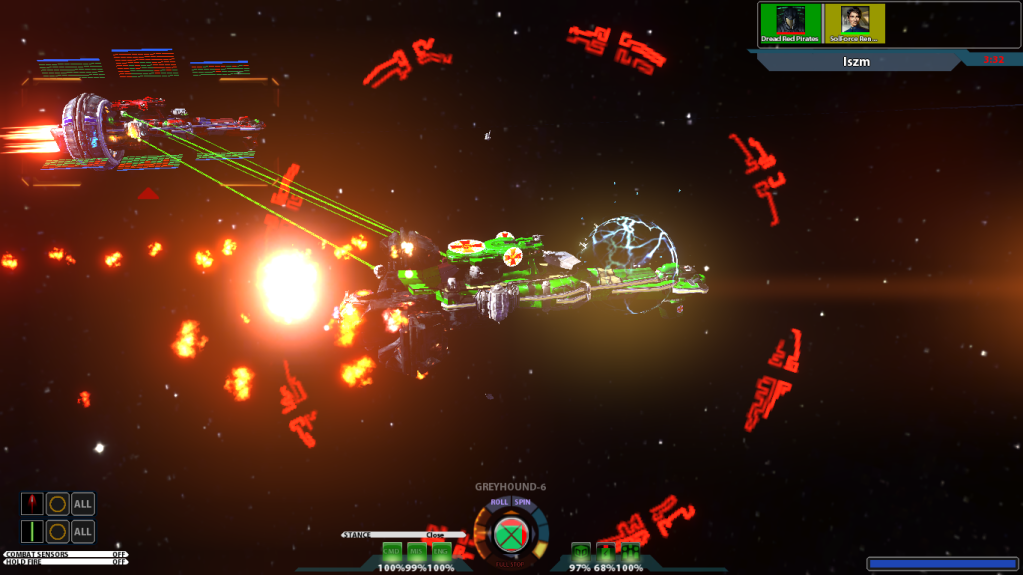Toggle the Hold Fire setting

(x=65, y=562)
